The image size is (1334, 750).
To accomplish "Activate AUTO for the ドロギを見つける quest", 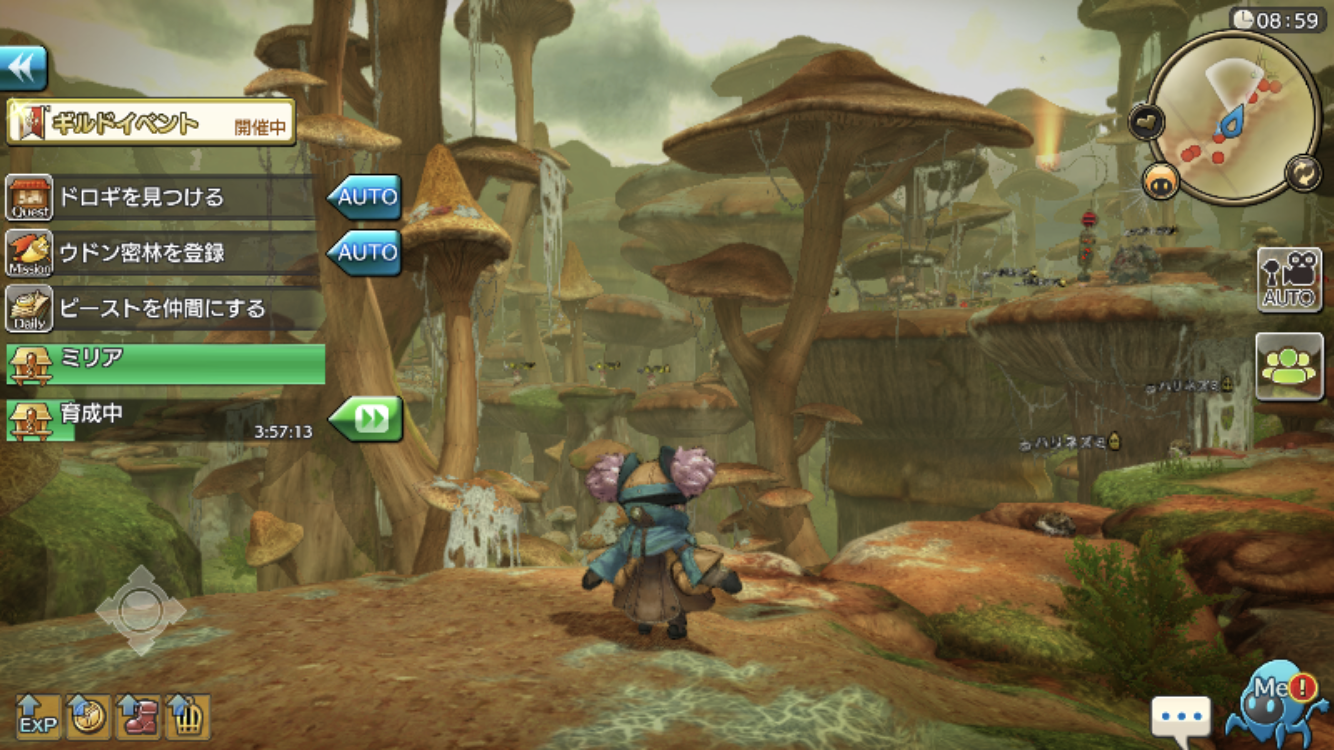I will 364,197.
